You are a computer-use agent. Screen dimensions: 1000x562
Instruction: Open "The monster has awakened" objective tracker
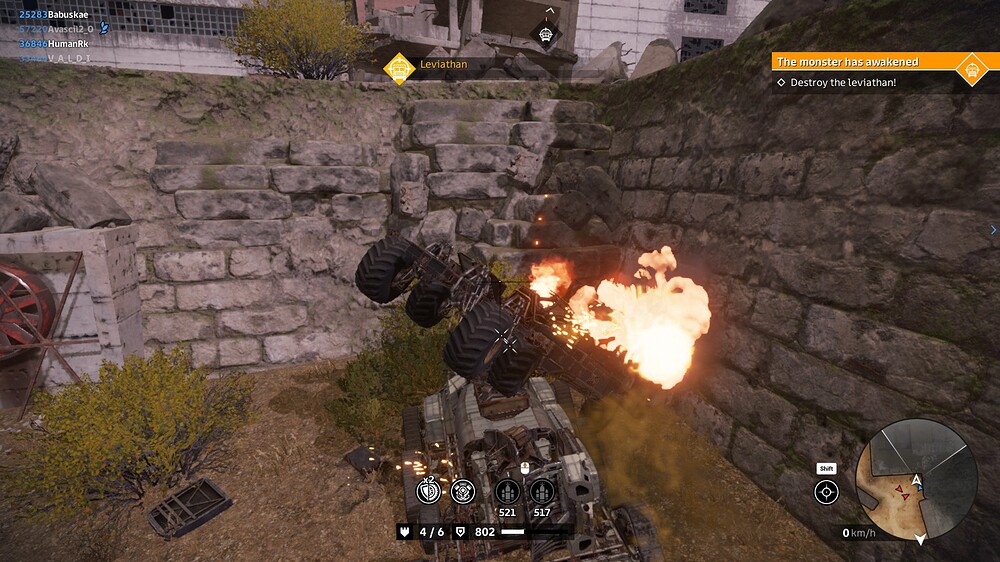coord(860,62)
